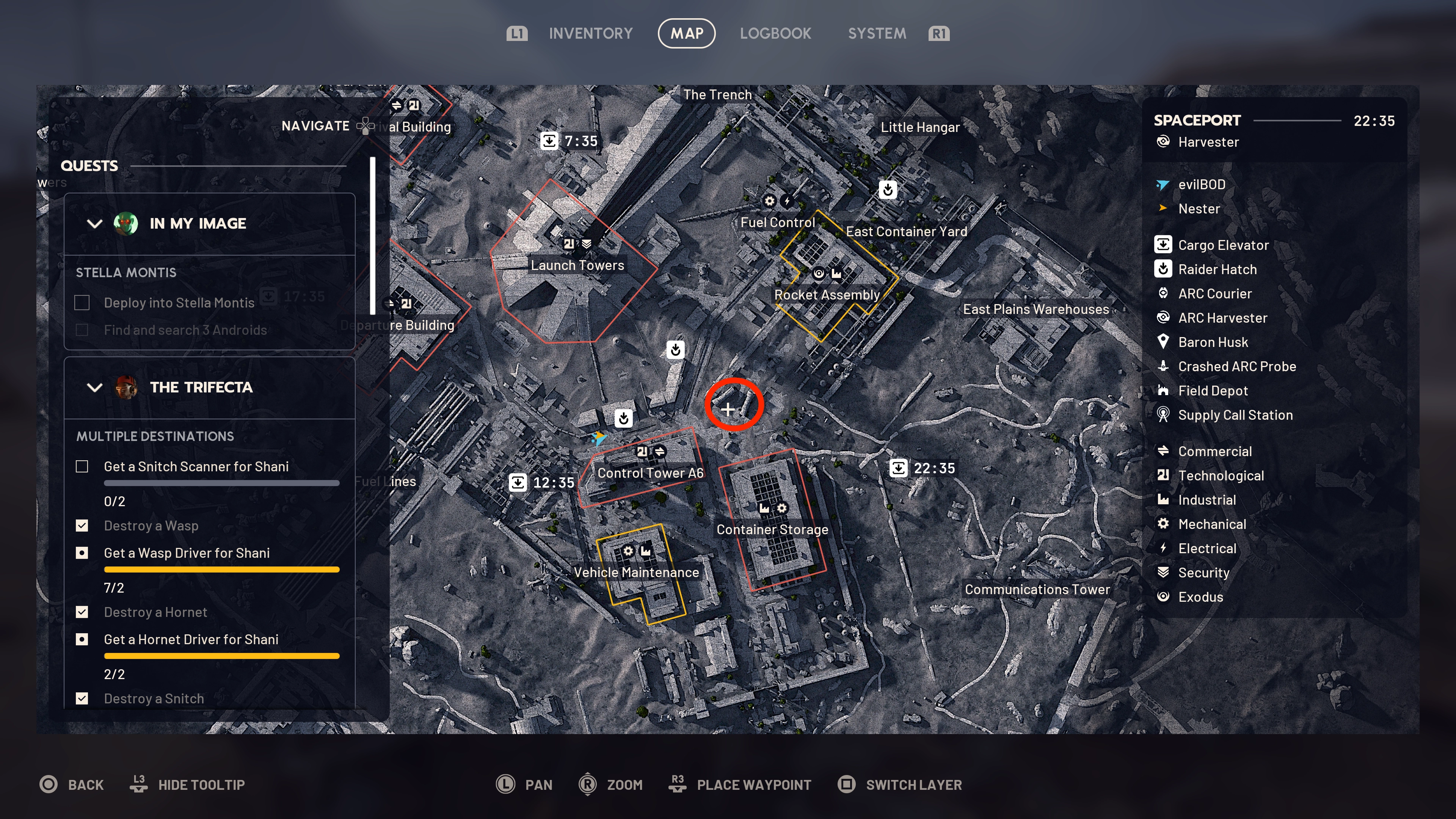Click the Rocket Assembly location label

[826, 295]
